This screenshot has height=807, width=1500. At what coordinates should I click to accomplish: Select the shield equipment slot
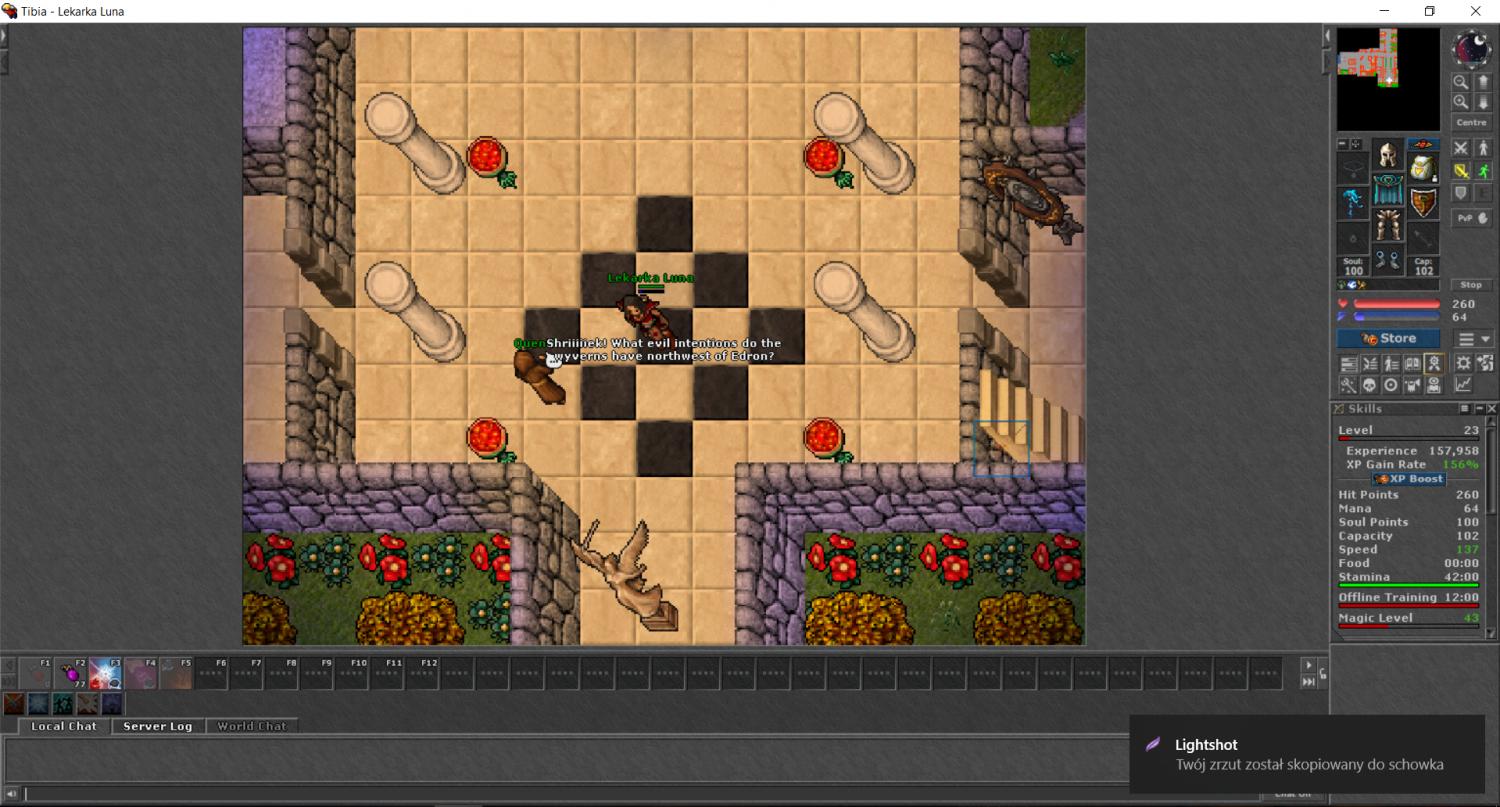point(1423,203)
